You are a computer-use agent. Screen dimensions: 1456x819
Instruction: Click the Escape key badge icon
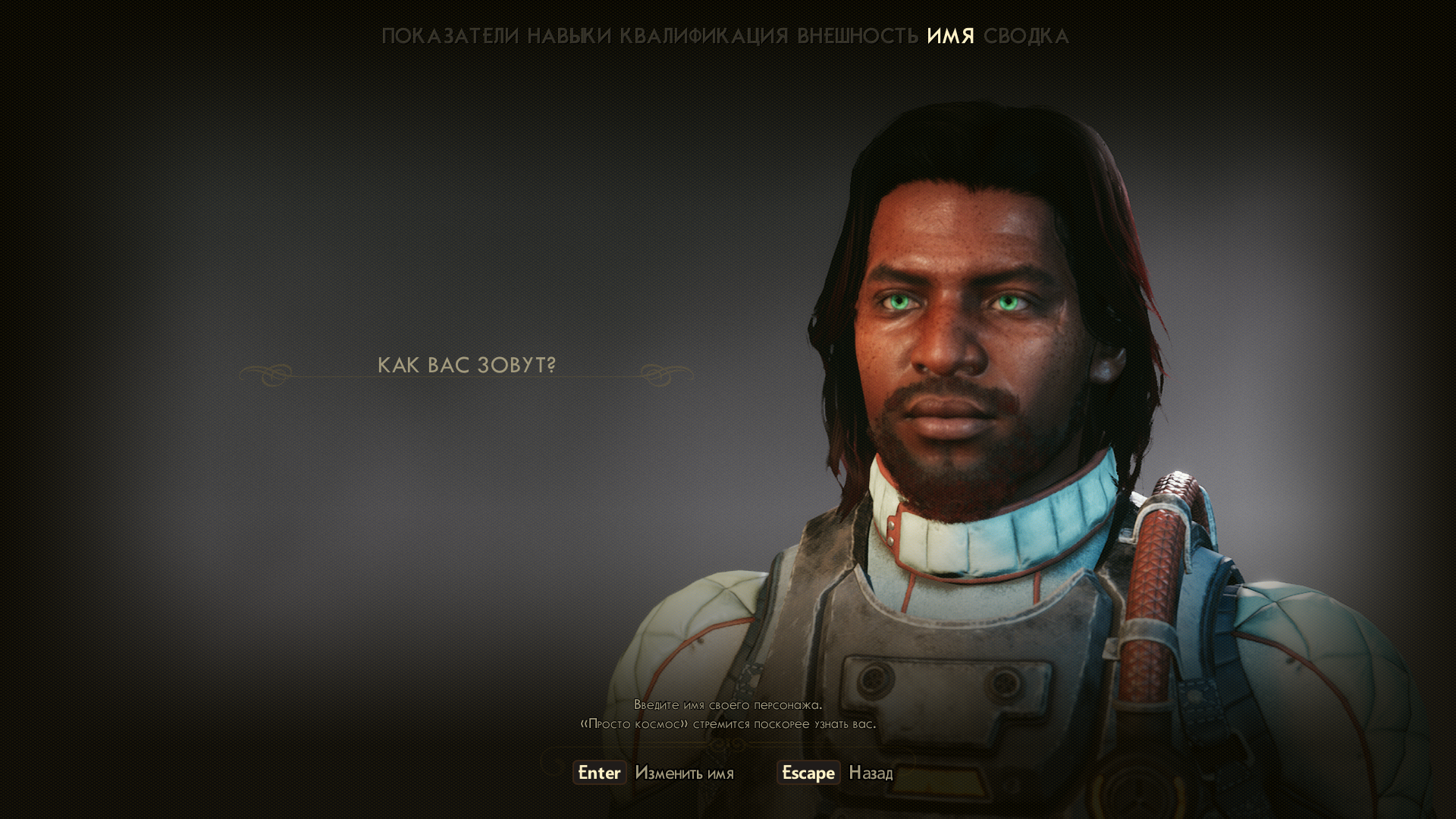(808, 773)
